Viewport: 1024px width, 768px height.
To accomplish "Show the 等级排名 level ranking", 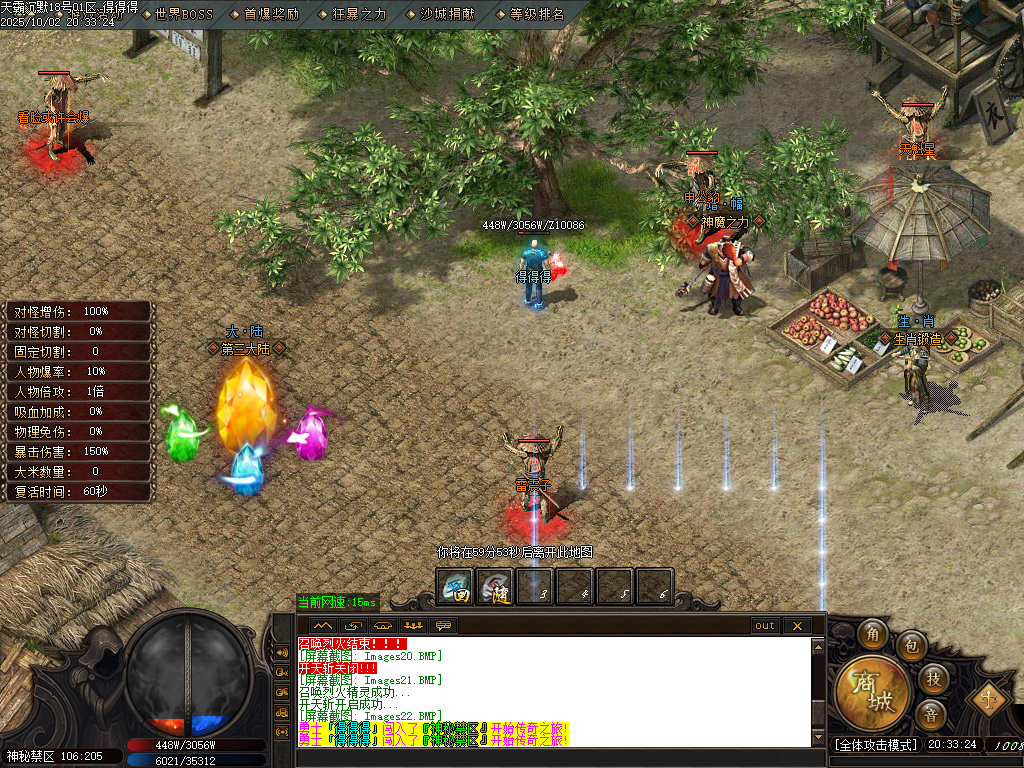I will (537, 14).
